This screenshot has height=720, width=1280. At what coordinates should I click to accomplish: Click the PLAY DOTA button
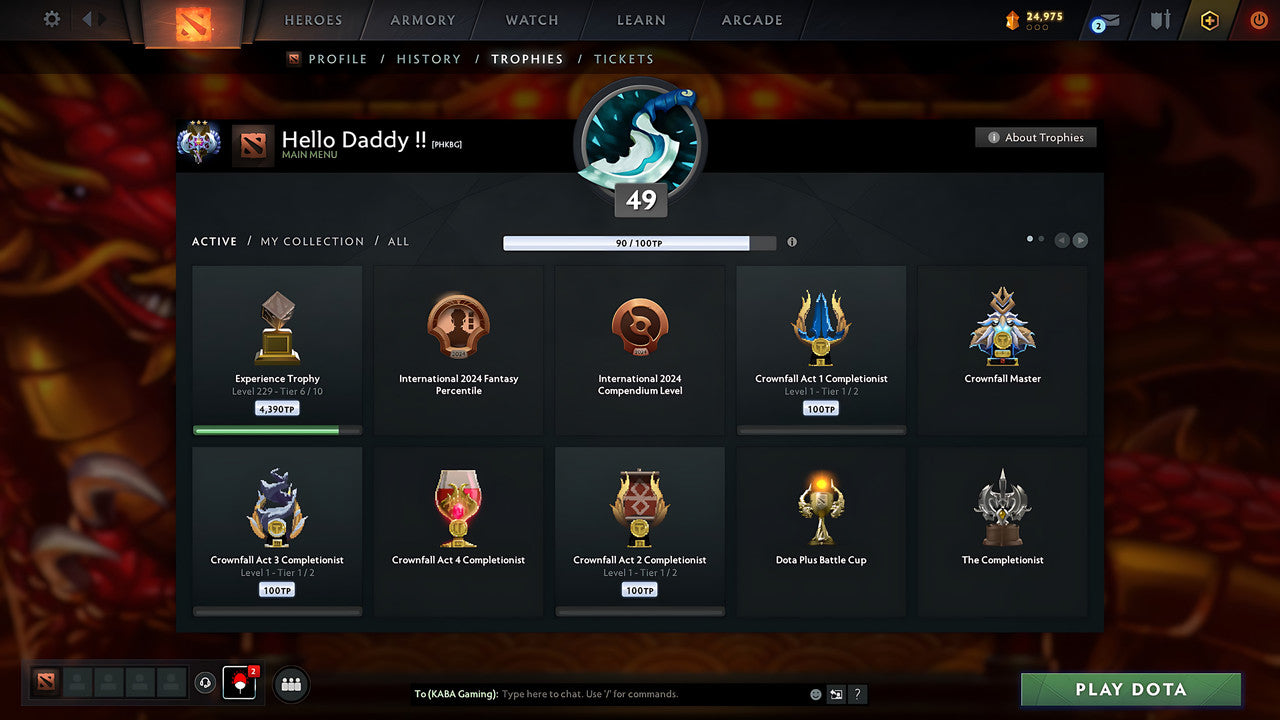[1130, 690]
